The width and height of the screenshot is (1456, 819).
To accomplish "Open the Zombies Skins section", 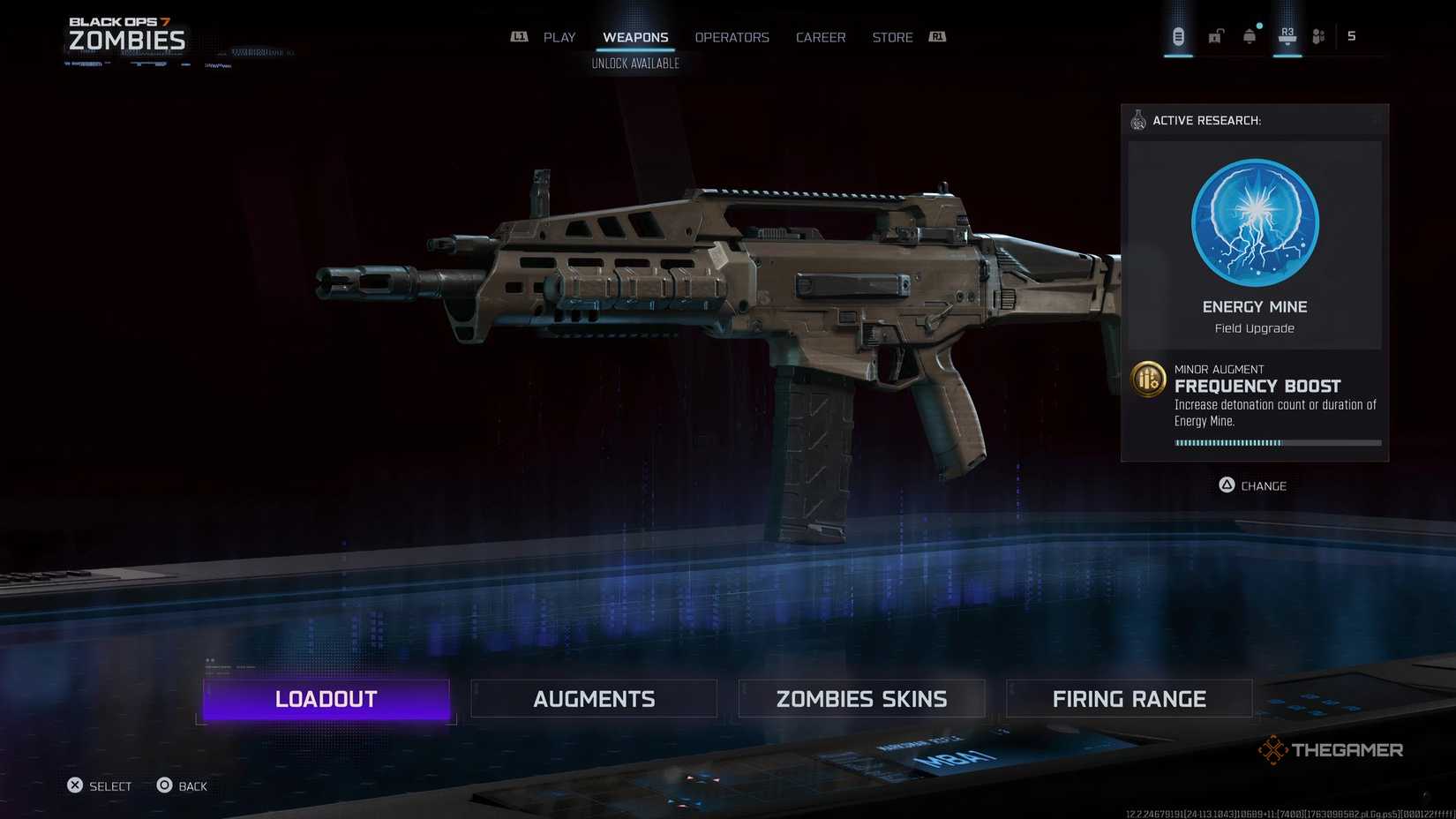I will [861, 698].
